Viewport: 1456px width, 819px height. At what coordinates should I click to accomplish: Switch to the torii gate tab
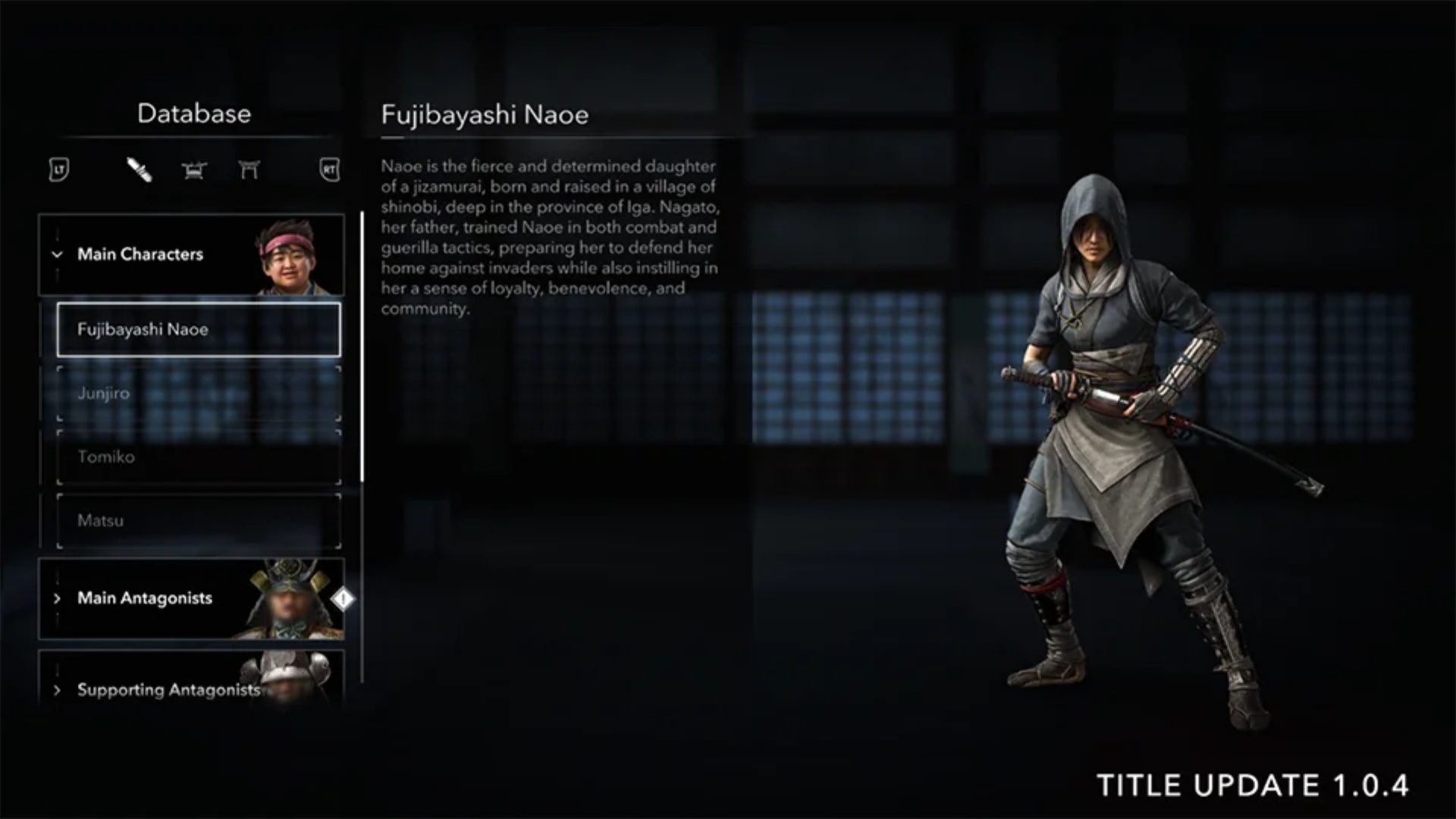[x=249, y=170]
